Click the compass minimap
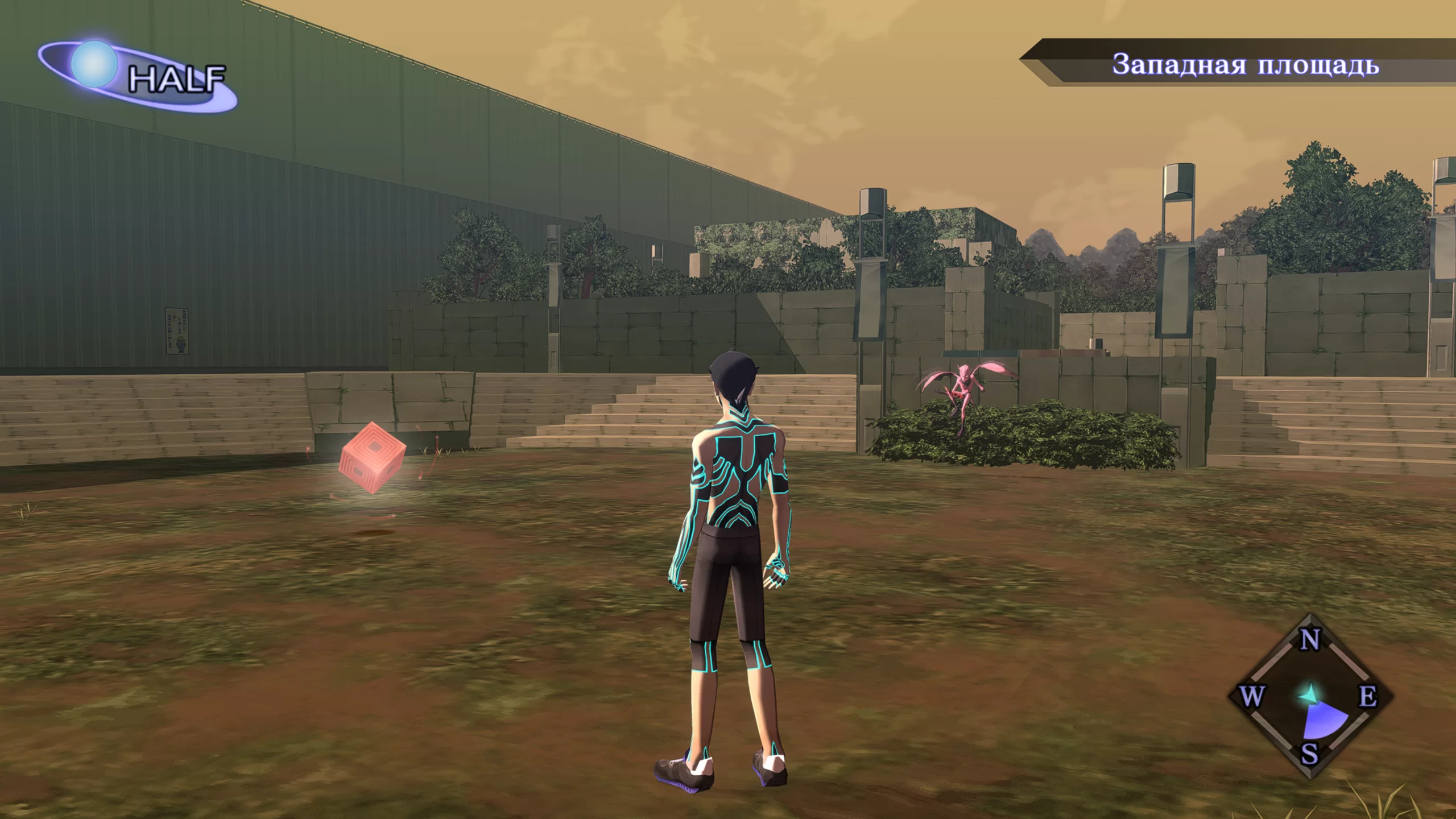The width and height of the screenshot is (1456, 819). (x=1309, y=696)
